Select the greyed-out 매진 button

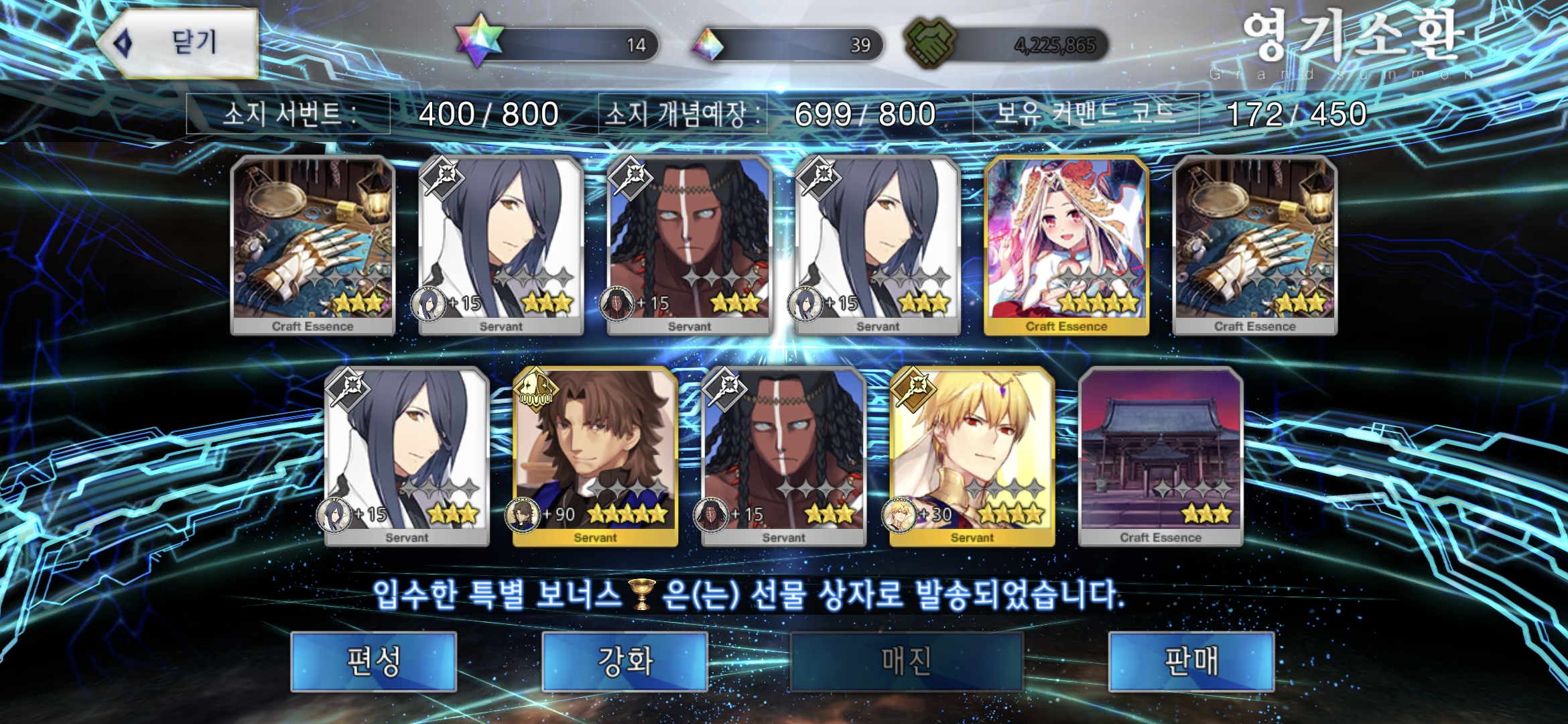coord(907,661)
